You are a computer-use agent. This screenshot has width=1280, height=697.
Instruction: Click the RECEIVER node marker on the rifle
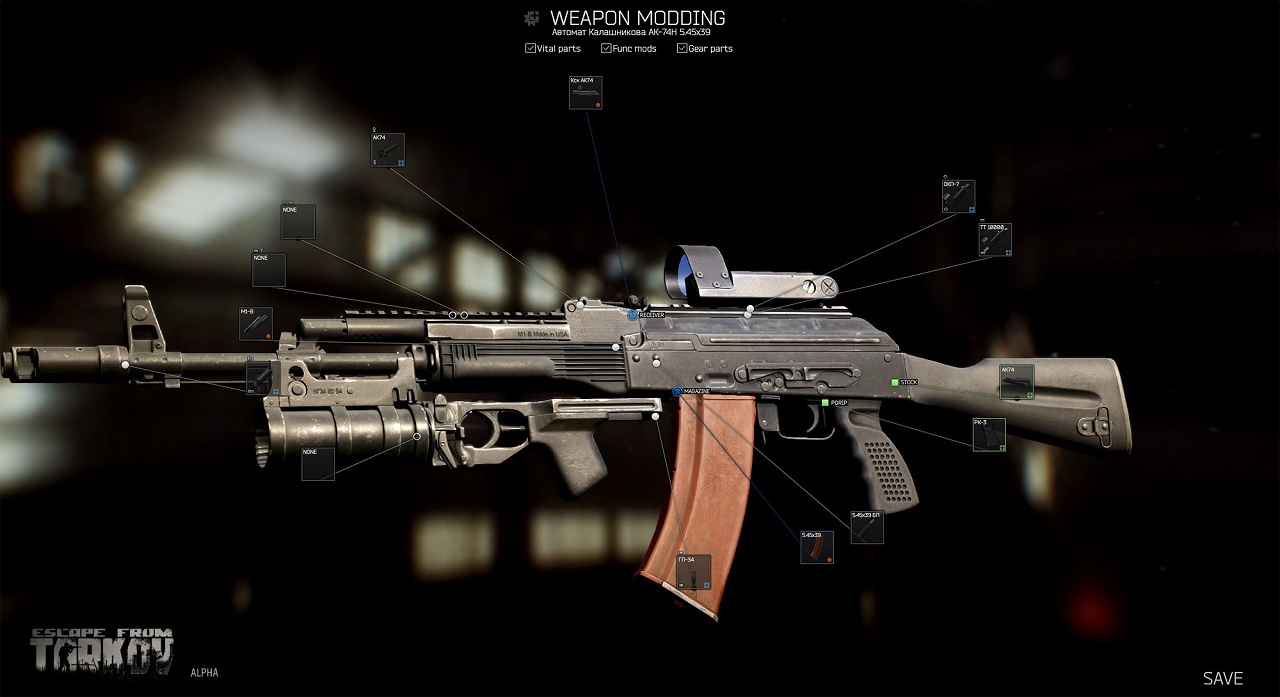click(633, 315)
